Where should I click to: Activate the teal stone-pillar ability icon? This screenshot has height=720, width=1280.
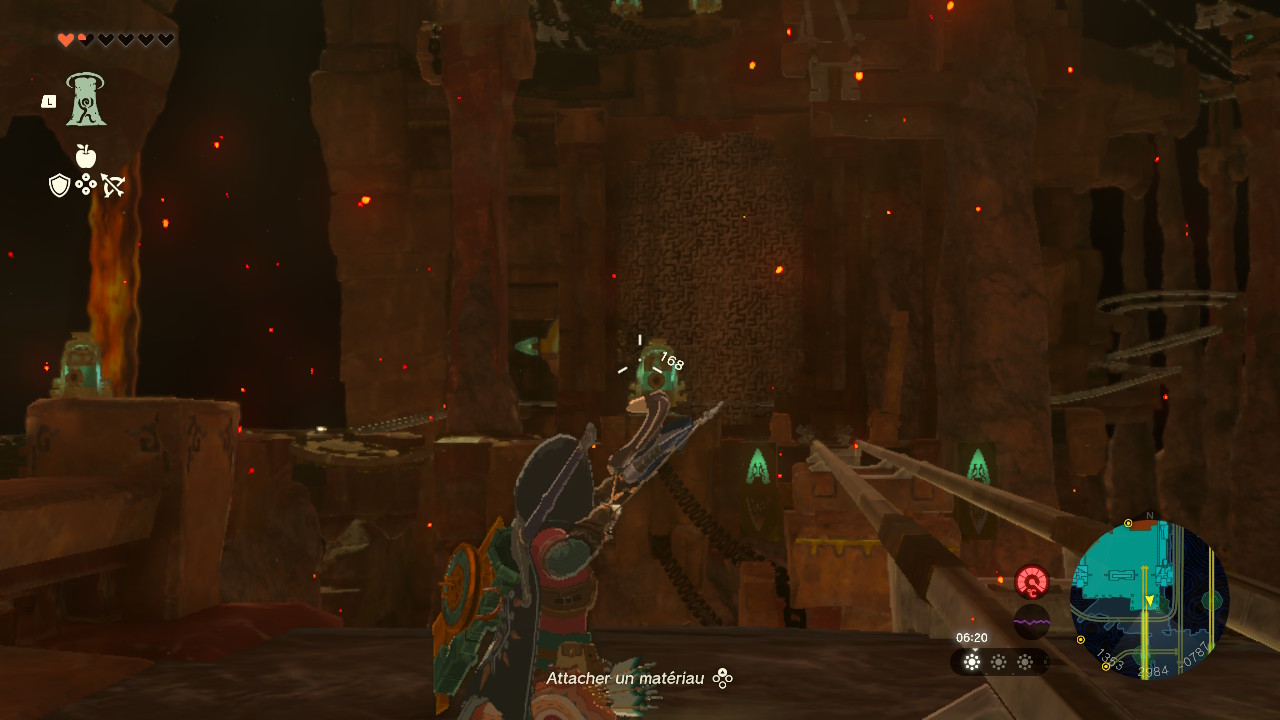tap(87, 100)
